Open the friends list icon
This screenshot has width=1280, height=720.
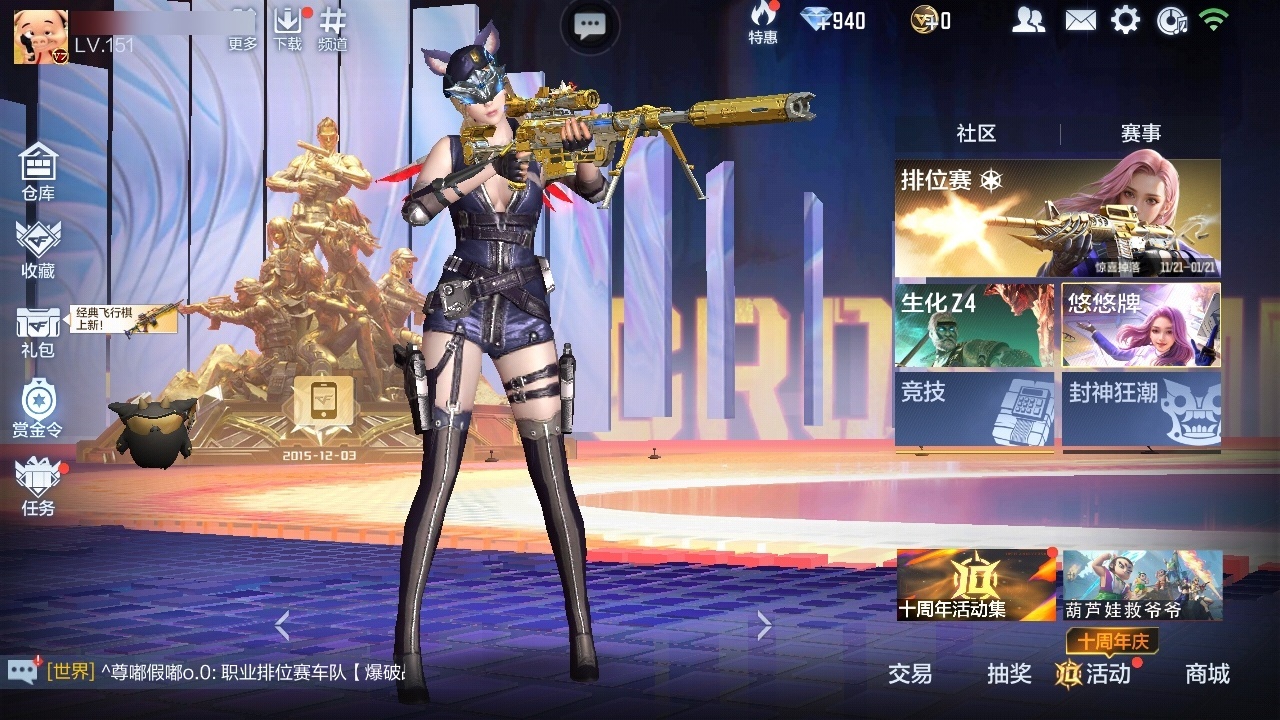(1030, 17)
